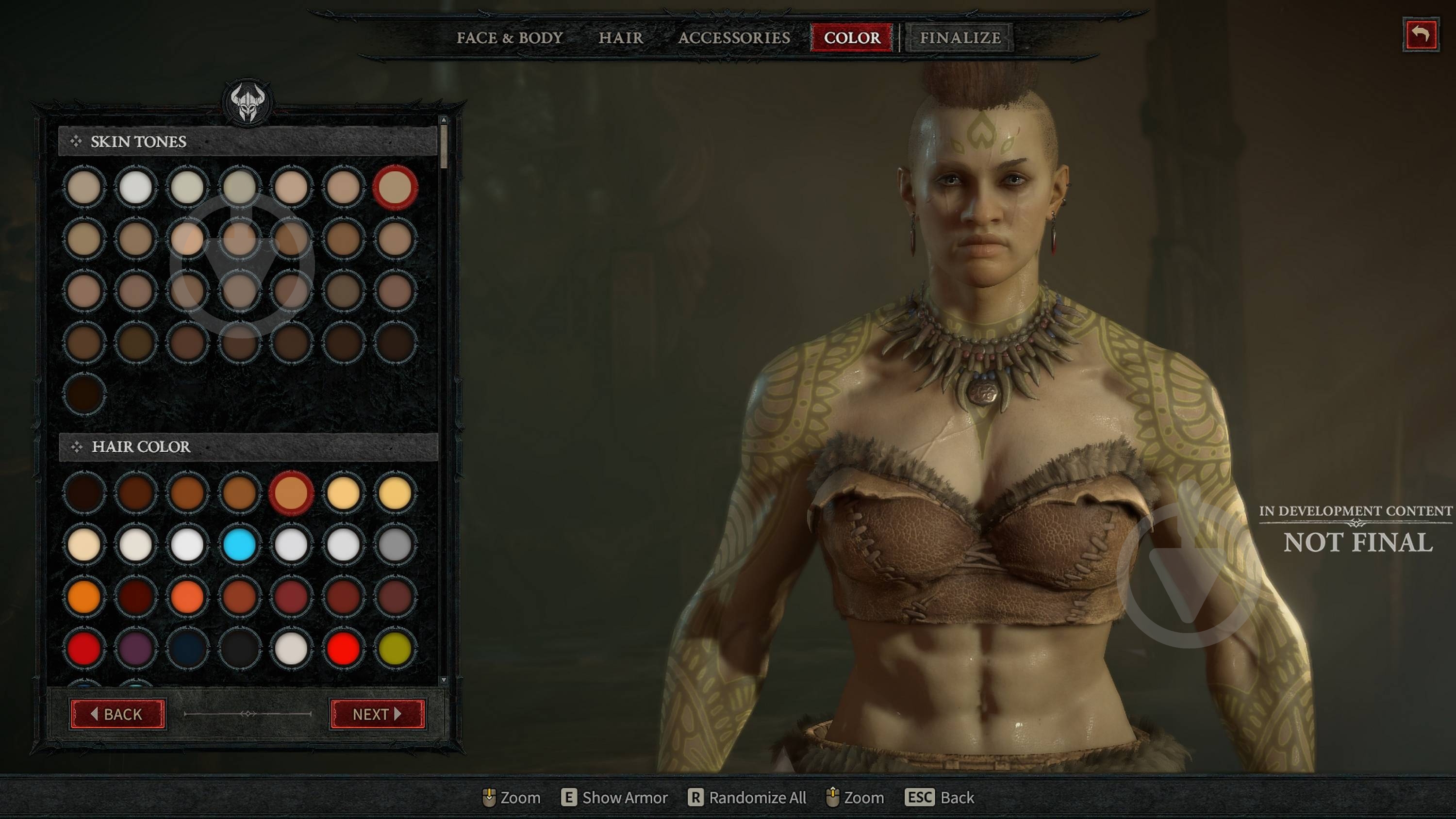Click the return arrow in the top-right corner
Screen dimensions: 1456x819
point(1422,33)
